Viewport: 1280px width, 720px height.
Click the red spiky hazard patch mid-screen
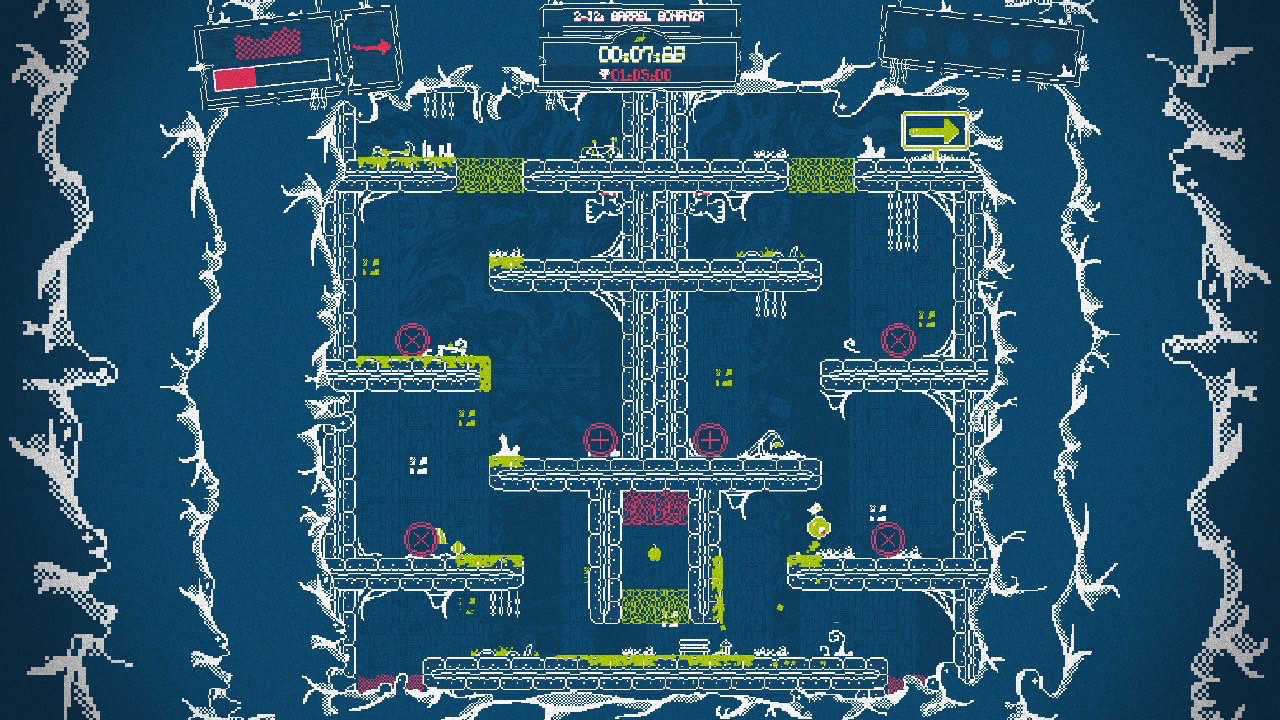point(655,510)
